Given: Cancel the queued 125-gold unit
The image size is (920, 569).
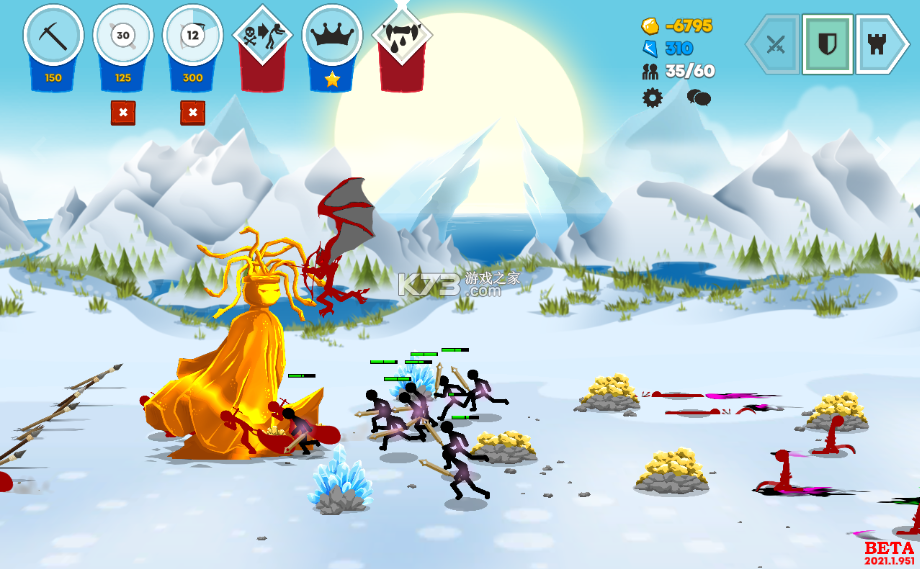Looking at the screenshot, I should (x=123, y=113).
